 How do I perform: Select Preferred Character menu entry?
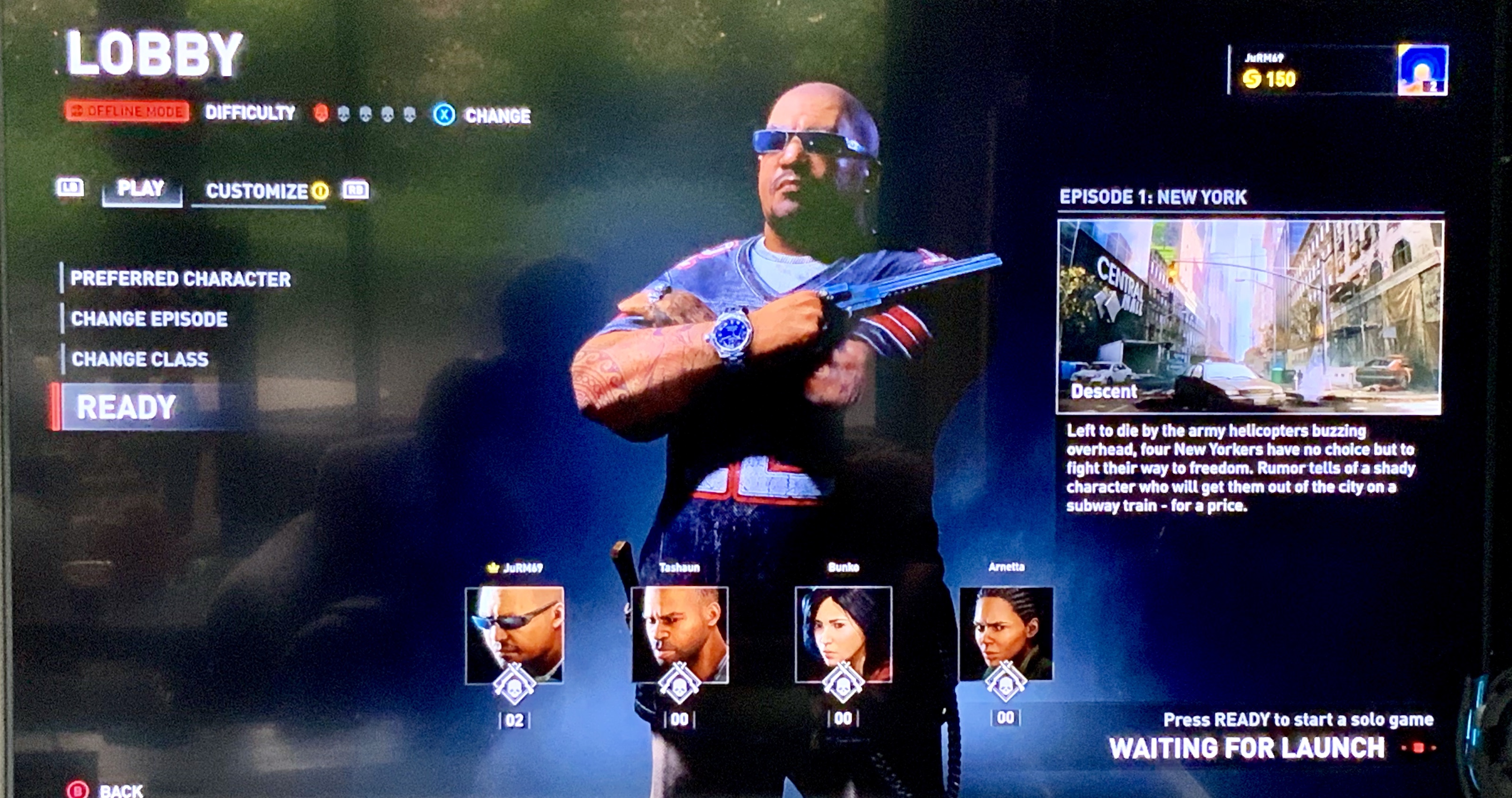180,279
